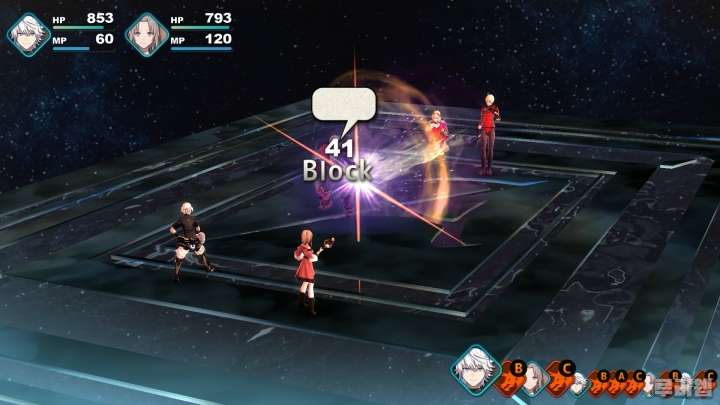Image resolution: width=720 pixels, height=405 pixels.
Task: Choose the enemy A turn order icon
Action: (x=619, y=381)
